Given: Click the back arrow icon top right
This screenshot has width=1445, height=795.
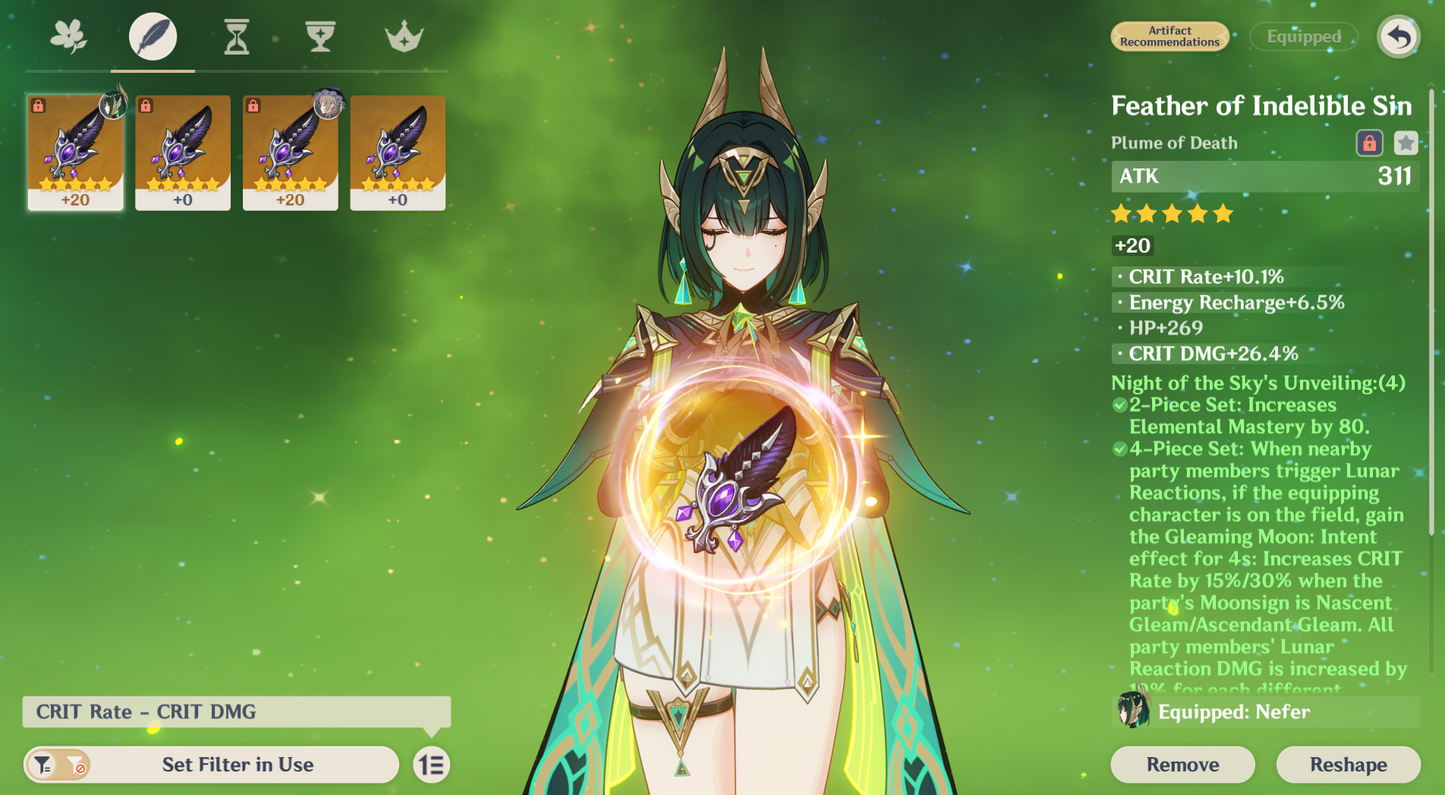Looking at the screenshot, I should 1398,36.
